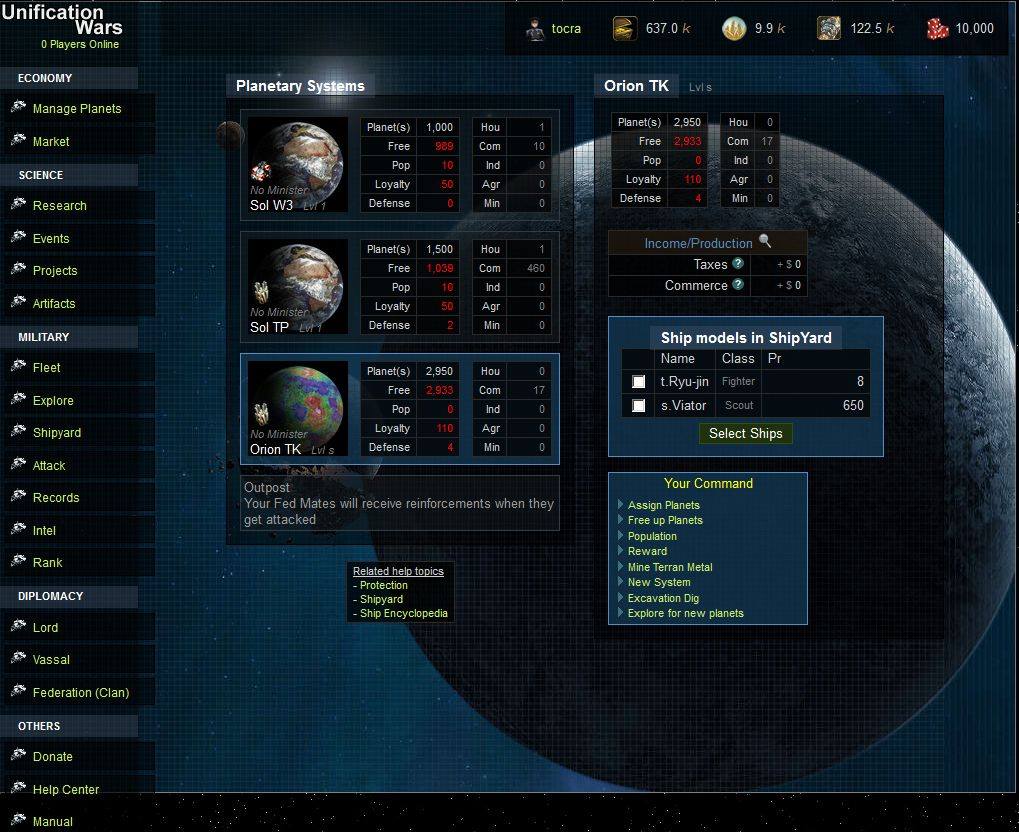
Task: Open the Shipyard menu entry
Action: tap(56, 433)
